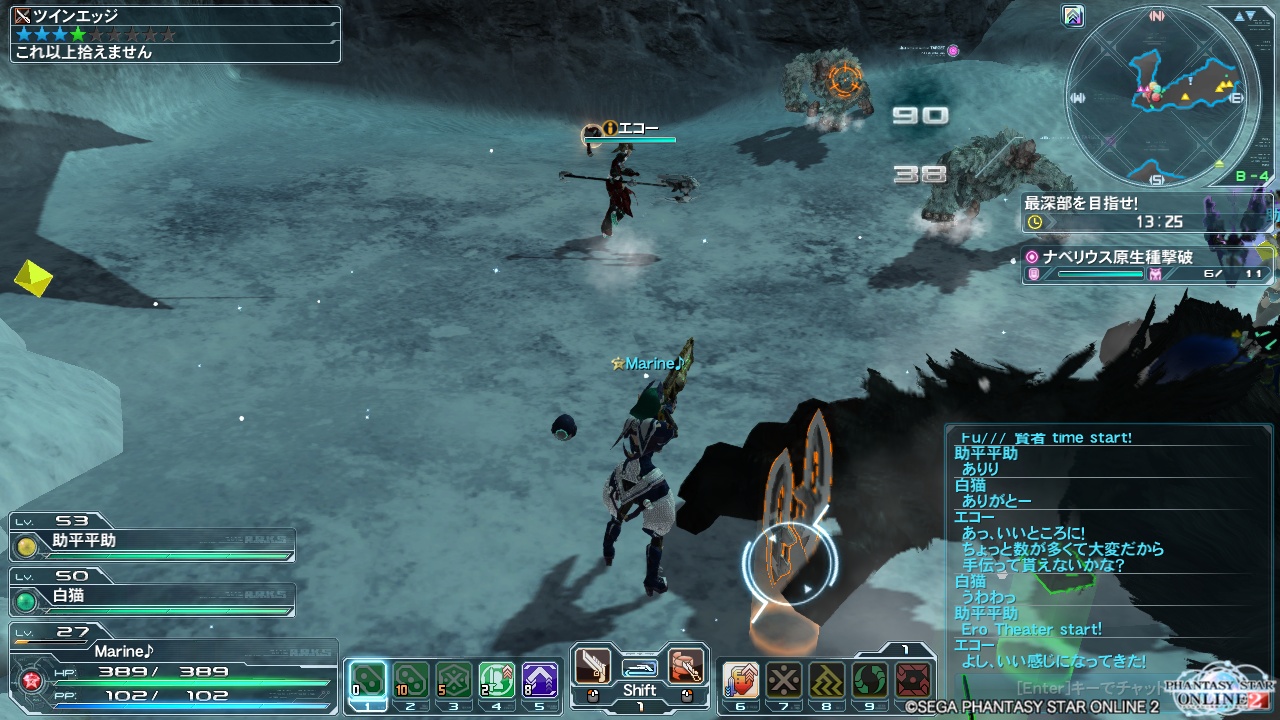Select the left sword weapon action icon
The image size is (1280, 720).
point(593,665)
